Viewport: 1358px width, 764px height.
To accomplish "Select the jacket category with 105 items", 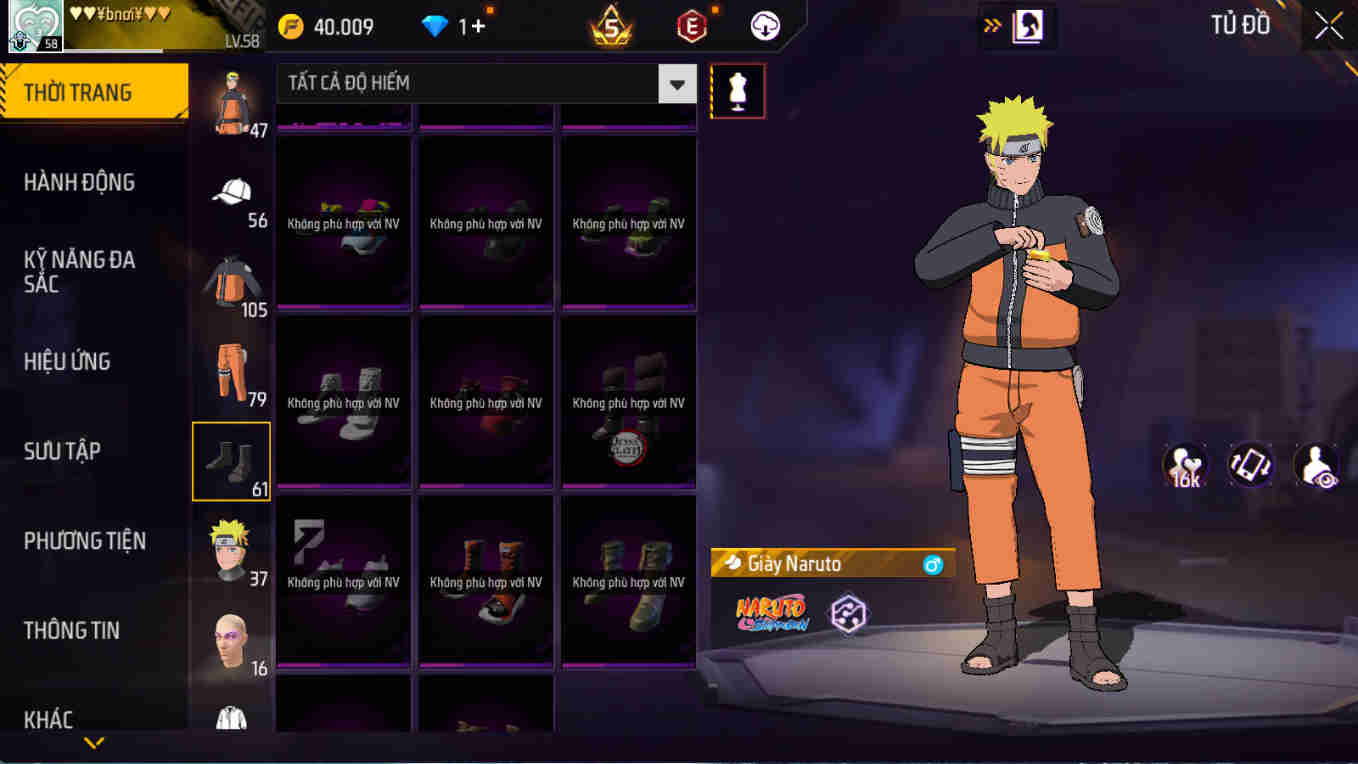I will [231, 283].
